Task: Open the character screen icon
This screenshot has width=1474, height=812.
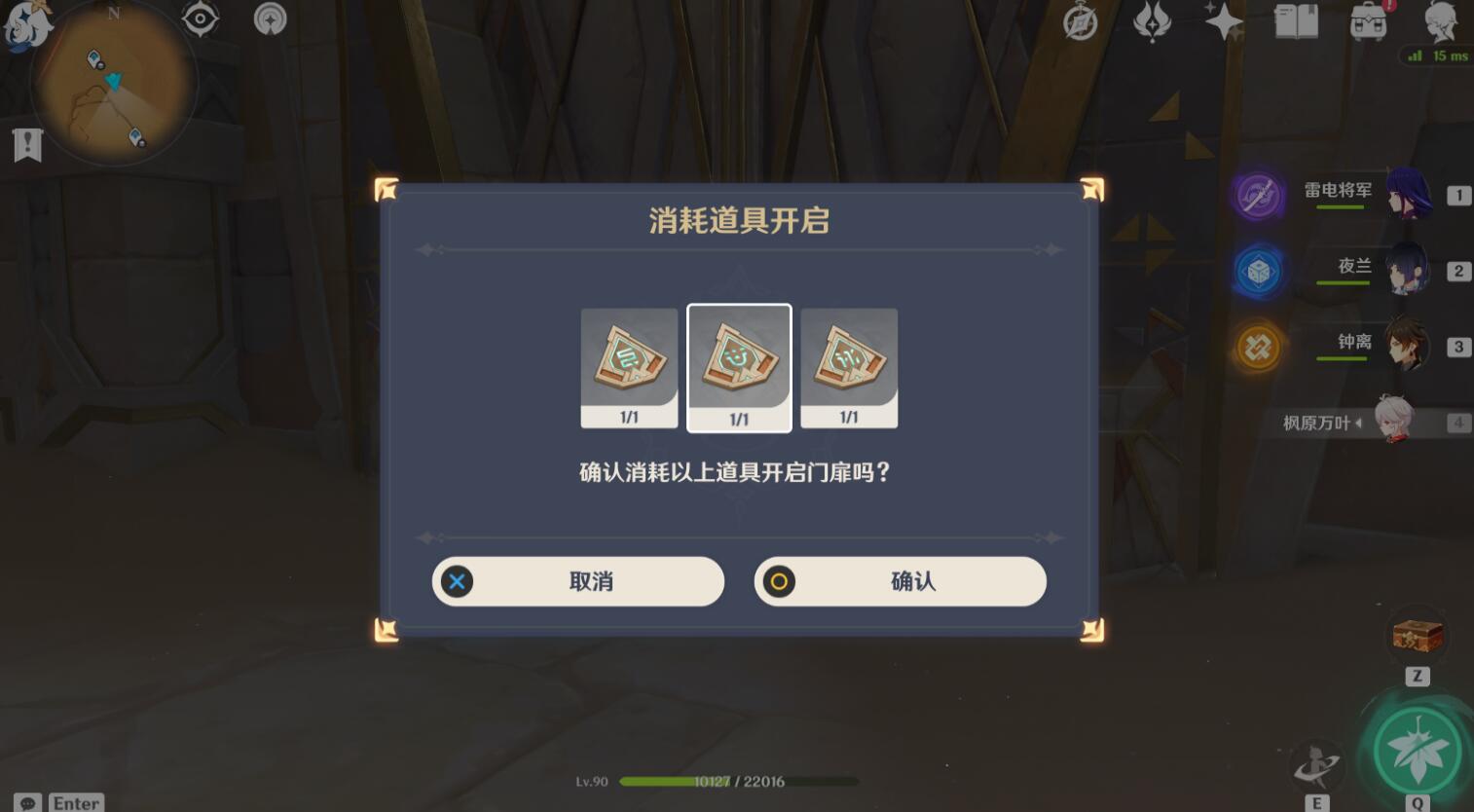Action: pos(1440,21)
